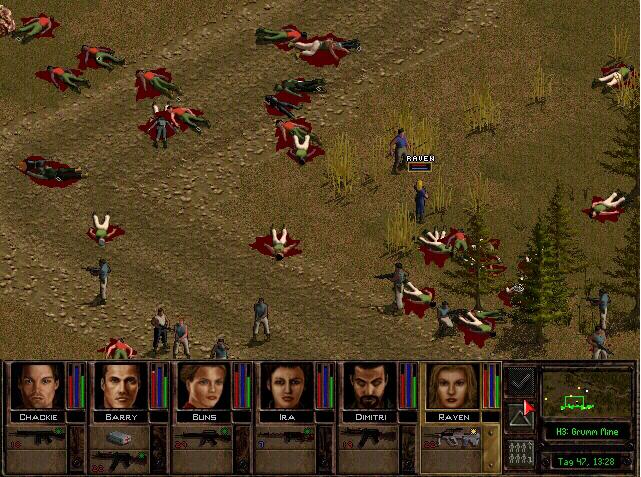Select Barry's portrait
The width and height of the screenshot is (641, 477).
120,386
